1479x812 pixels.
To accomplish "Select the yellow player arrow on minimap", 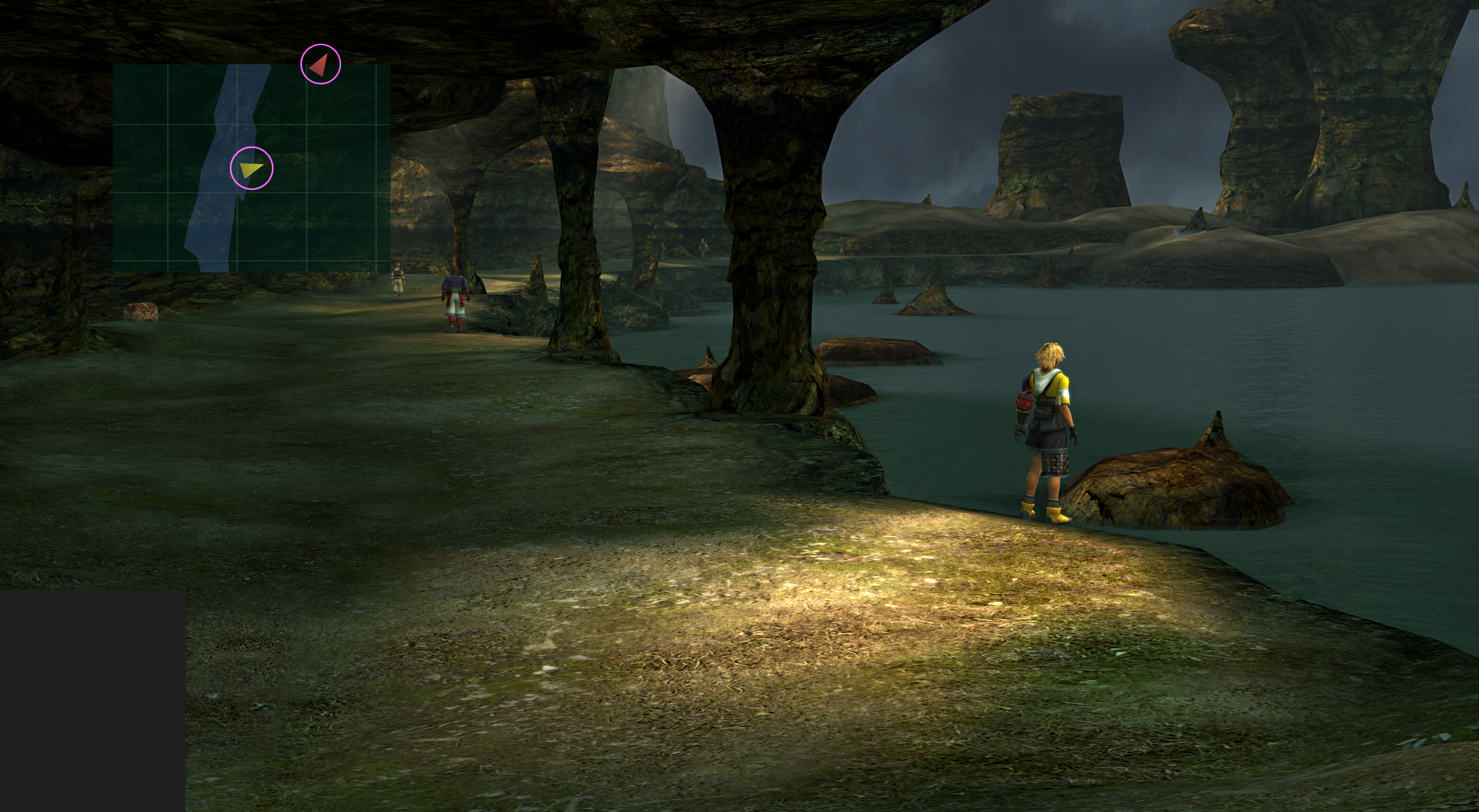I will (x=251, y=169).
